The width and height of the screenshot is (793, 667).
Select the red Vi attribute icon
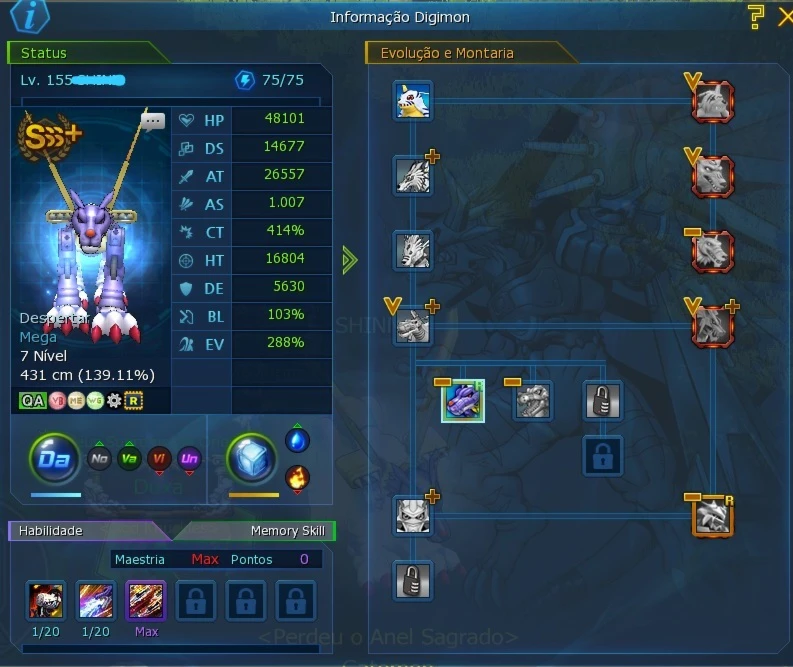pos(158,459)
